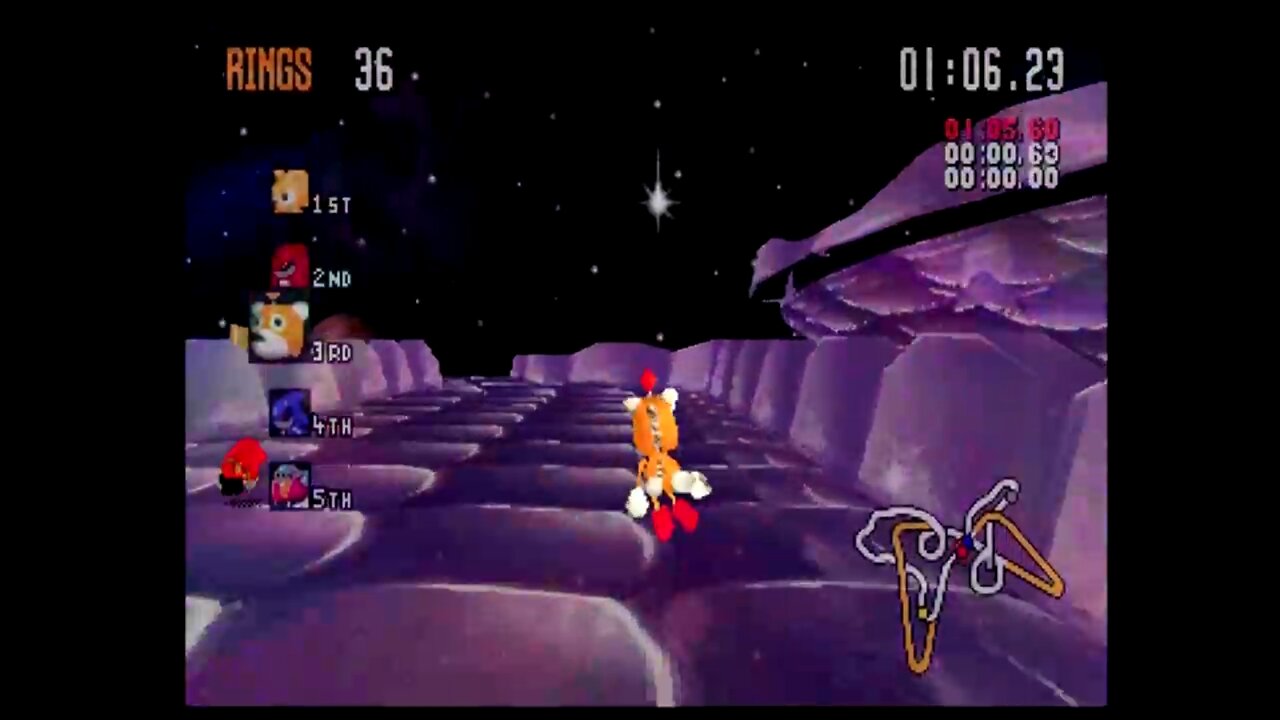1280x720 pixels.
Task: Click Sonic's 4th place portrait
Action: click(x=289, y=413)
